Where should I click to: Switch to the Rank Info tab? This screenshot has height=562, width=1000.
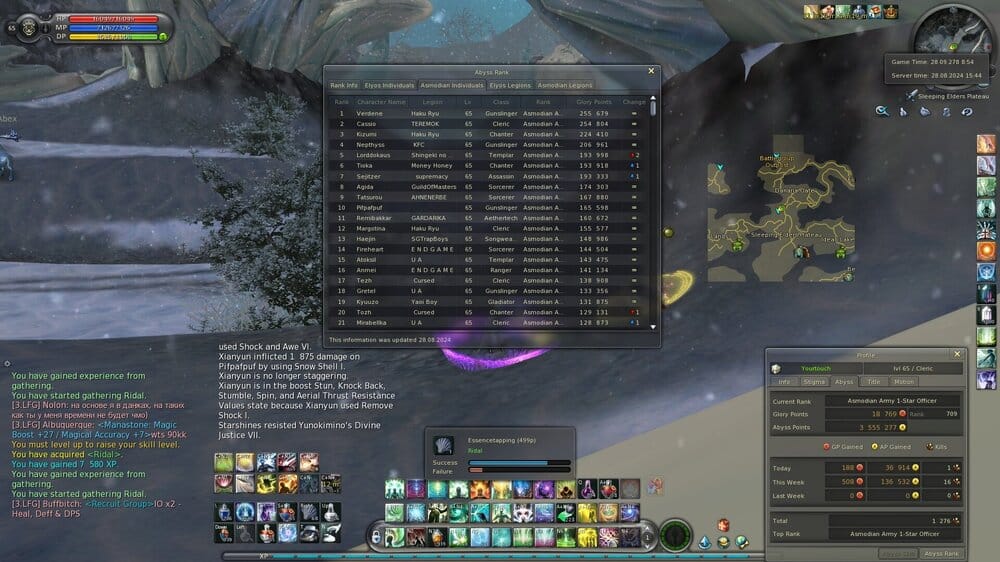(344, 86)
